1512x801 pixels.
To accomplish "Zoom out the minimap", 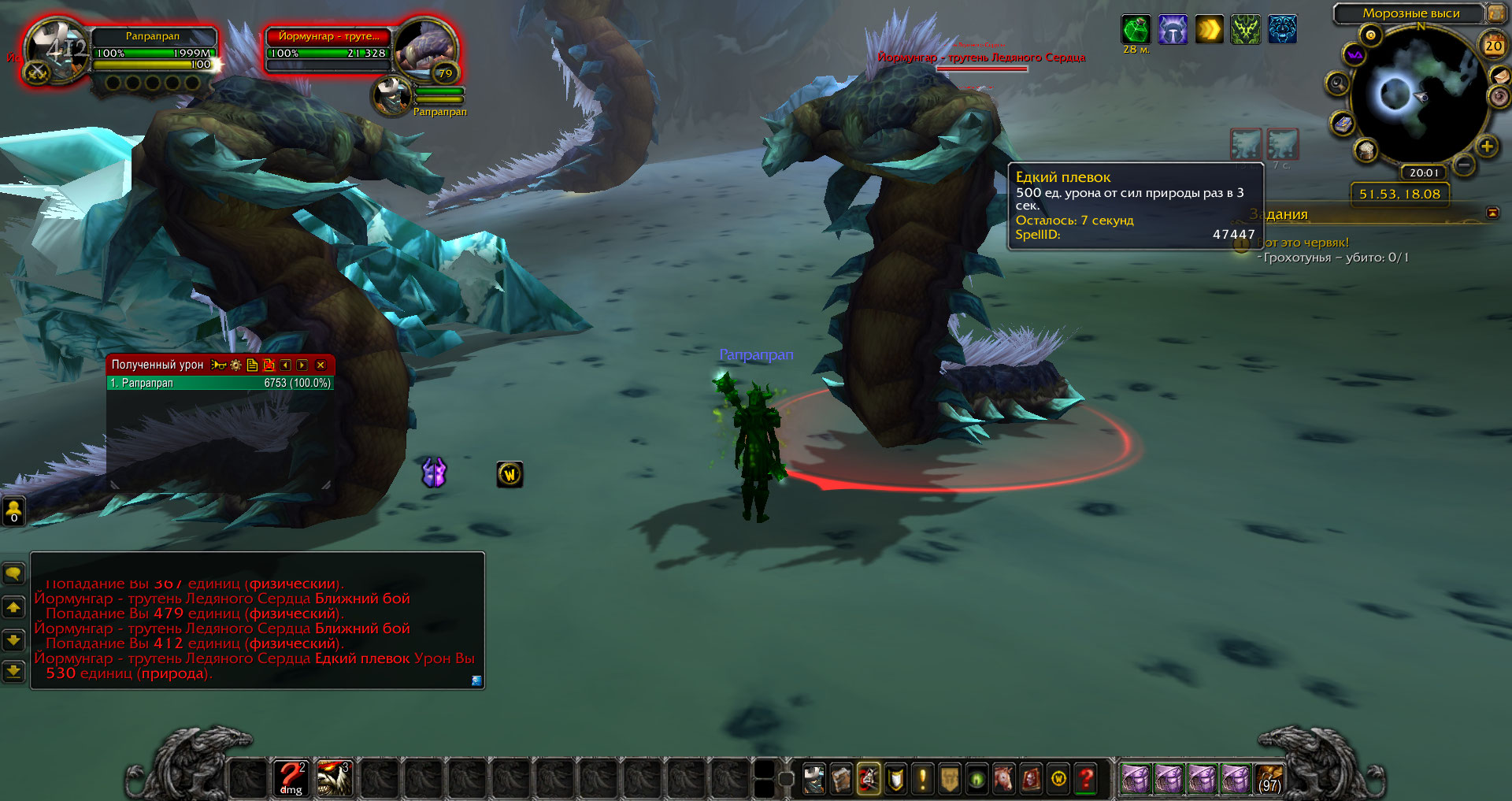I will tap(1463, 165).
